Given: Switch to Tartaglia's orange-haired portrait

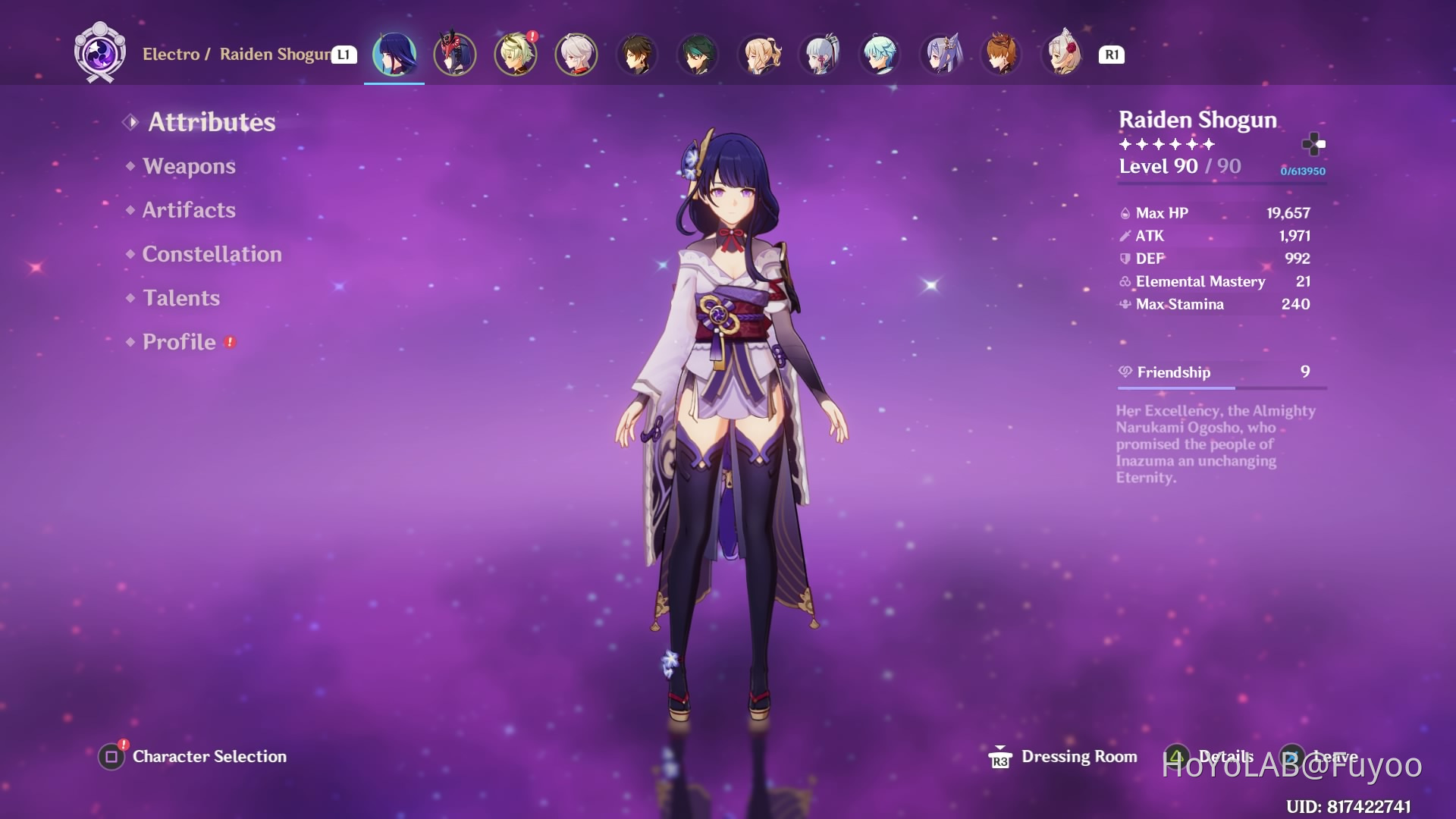Looking at the screenshot, I should coord(1002,55).
